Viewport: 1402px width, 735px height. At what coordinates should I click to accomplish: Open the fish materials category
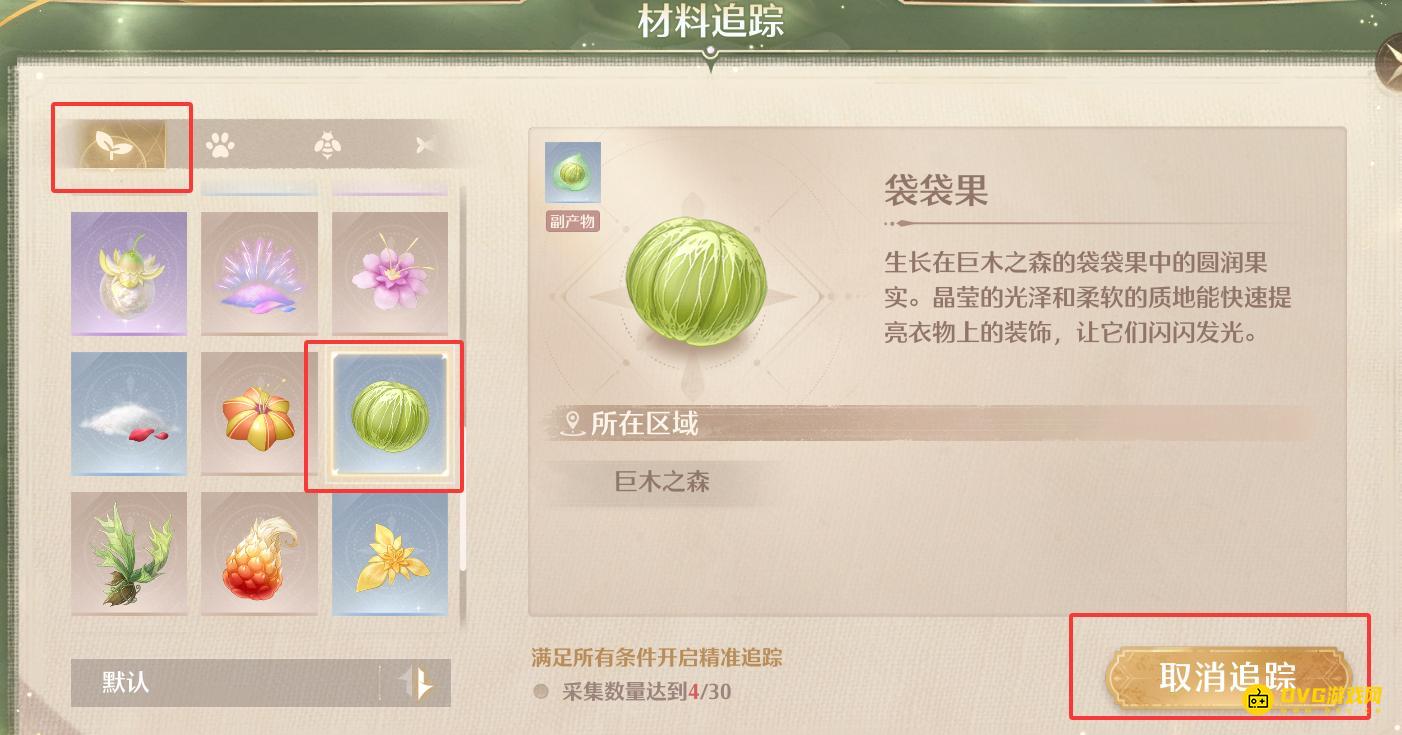pyautogui.click(x=423, y=145)
